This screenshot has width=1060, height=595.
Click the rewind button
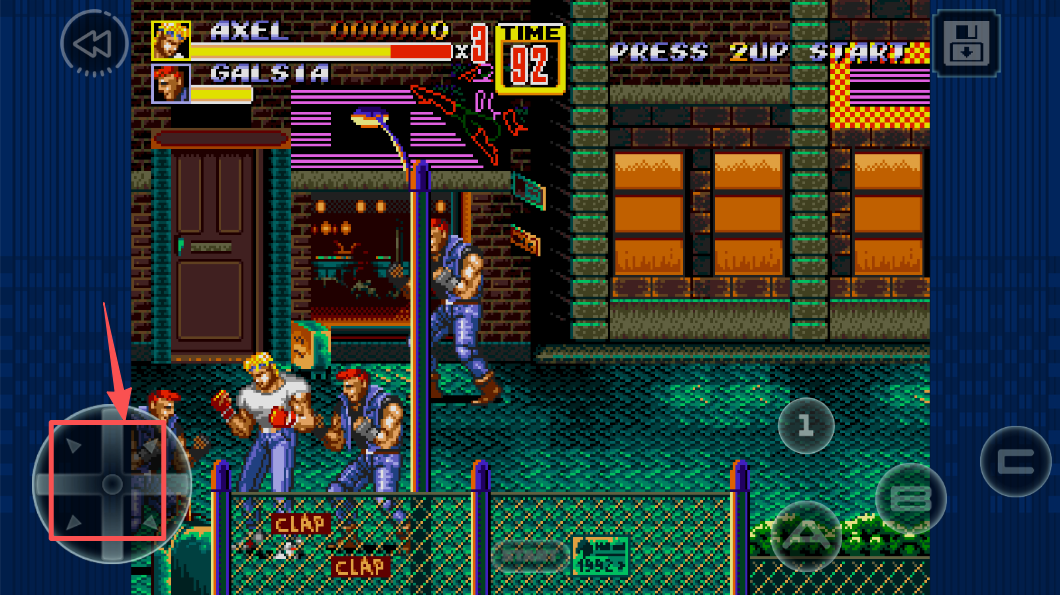click(94, 44)
